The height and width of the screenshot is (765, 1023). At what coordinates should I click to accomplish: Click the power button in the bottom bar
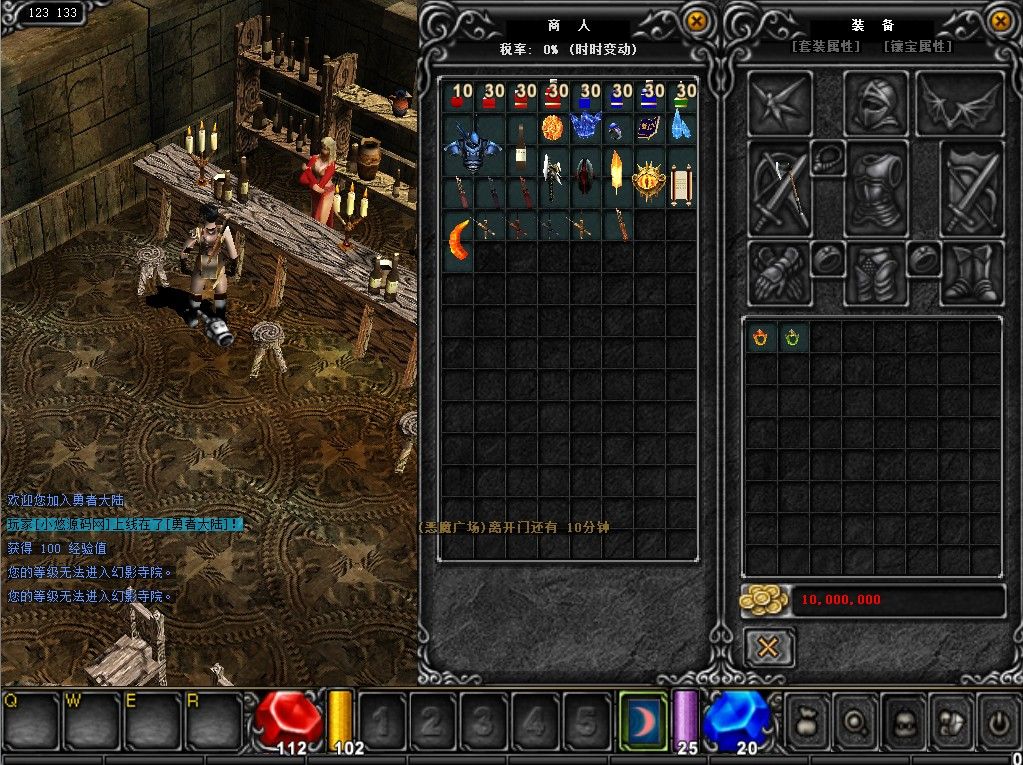[997, 718]
